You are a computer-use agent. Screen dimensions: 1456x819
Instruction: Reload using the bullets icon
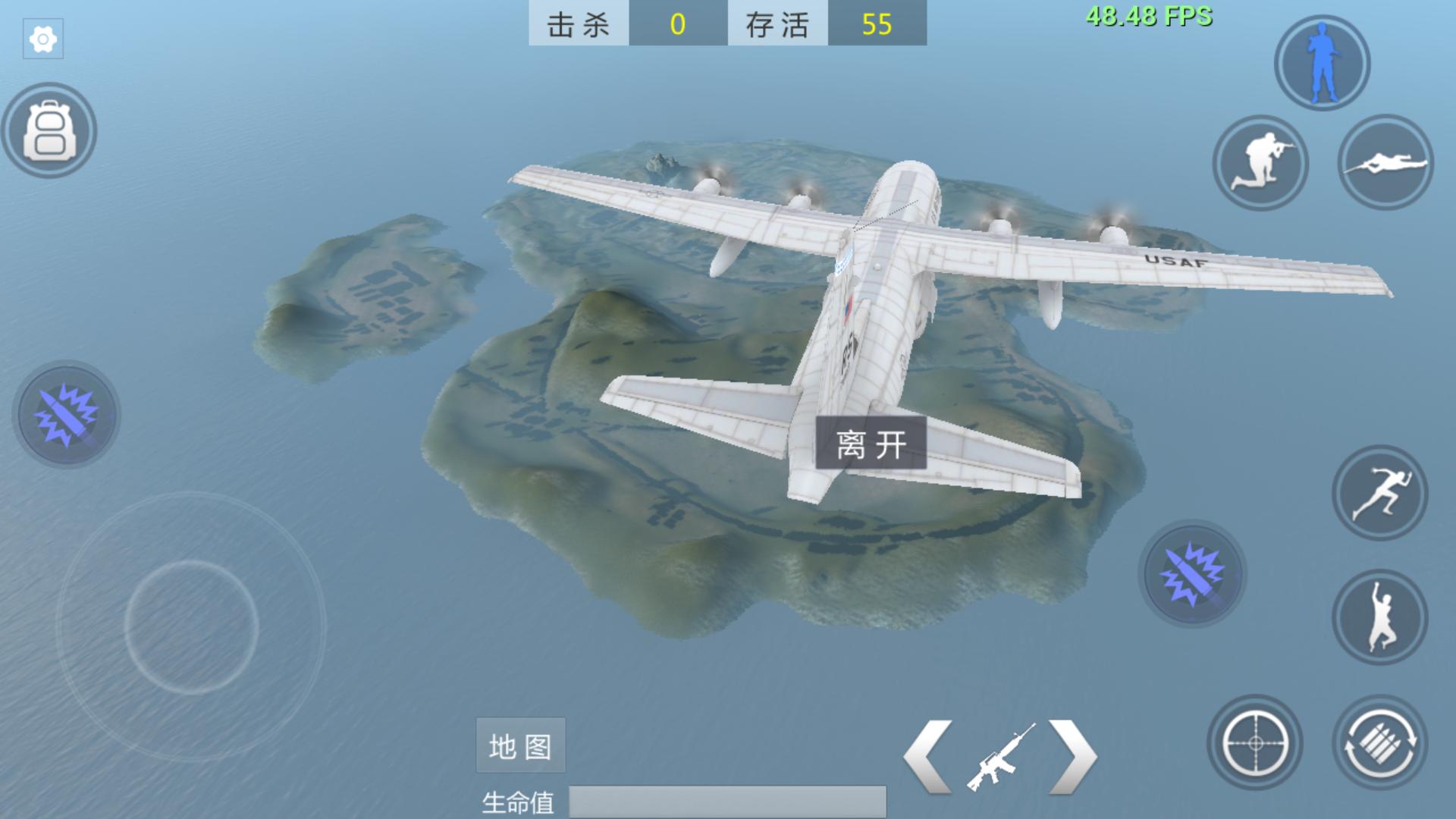pos(1379,742)
